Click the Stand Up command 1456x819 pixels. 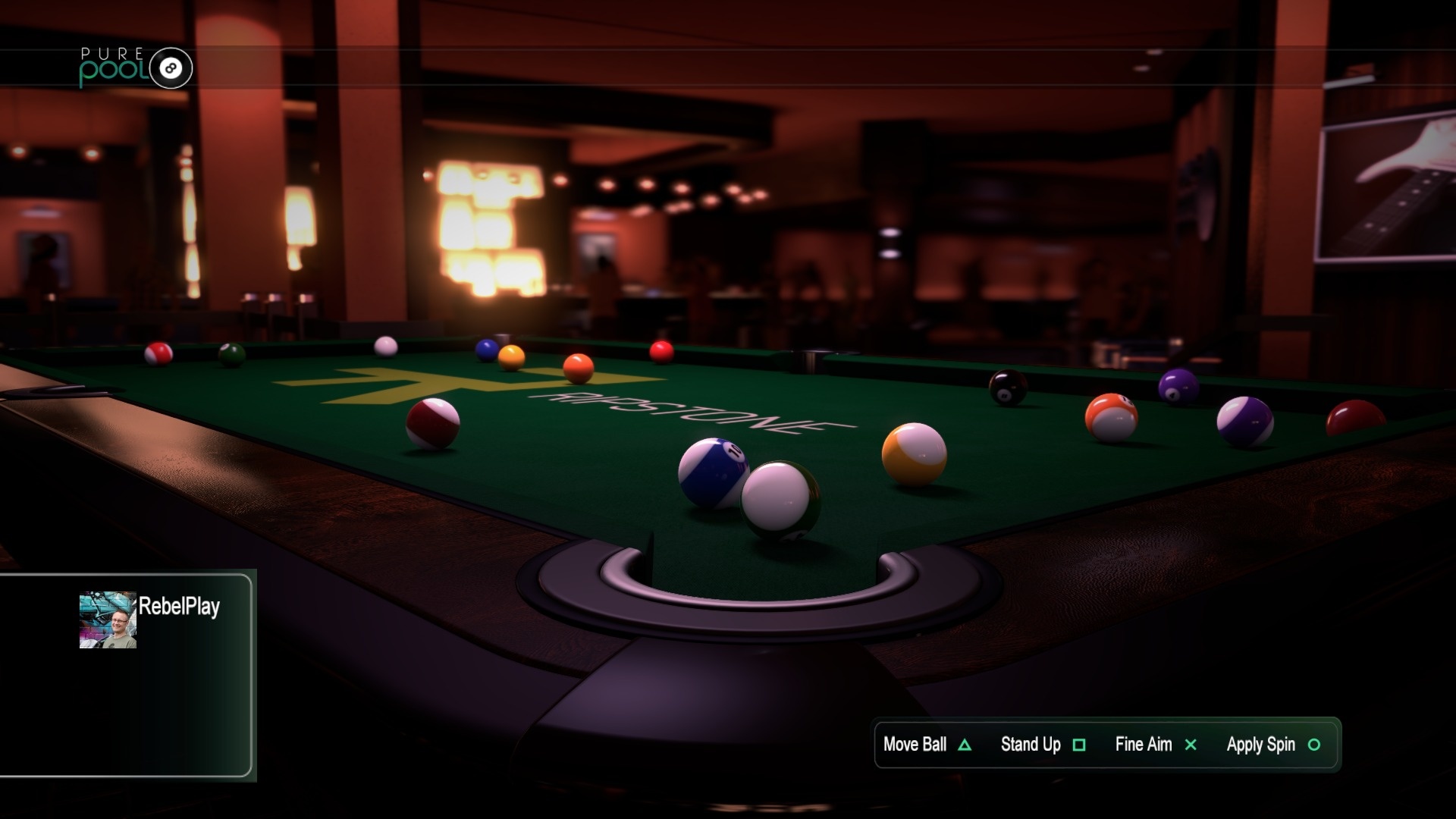click(x=1030, y=745)
